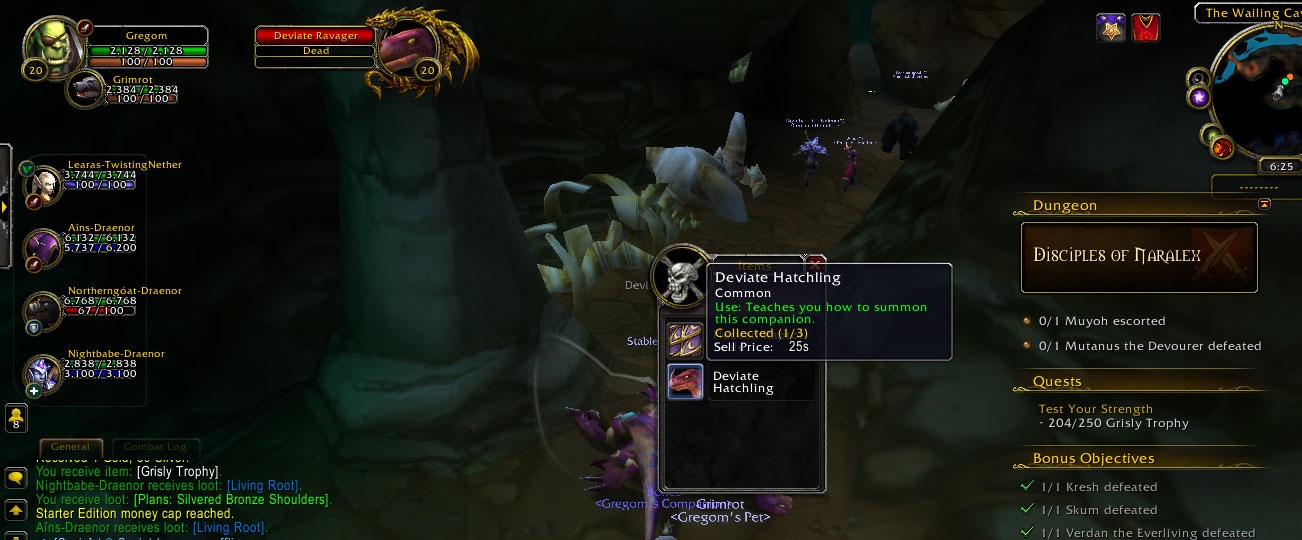This screenshot has width=1302, height=540.
Task: Target party member Northerngoat-Draenor
Action: coord(42,309)
